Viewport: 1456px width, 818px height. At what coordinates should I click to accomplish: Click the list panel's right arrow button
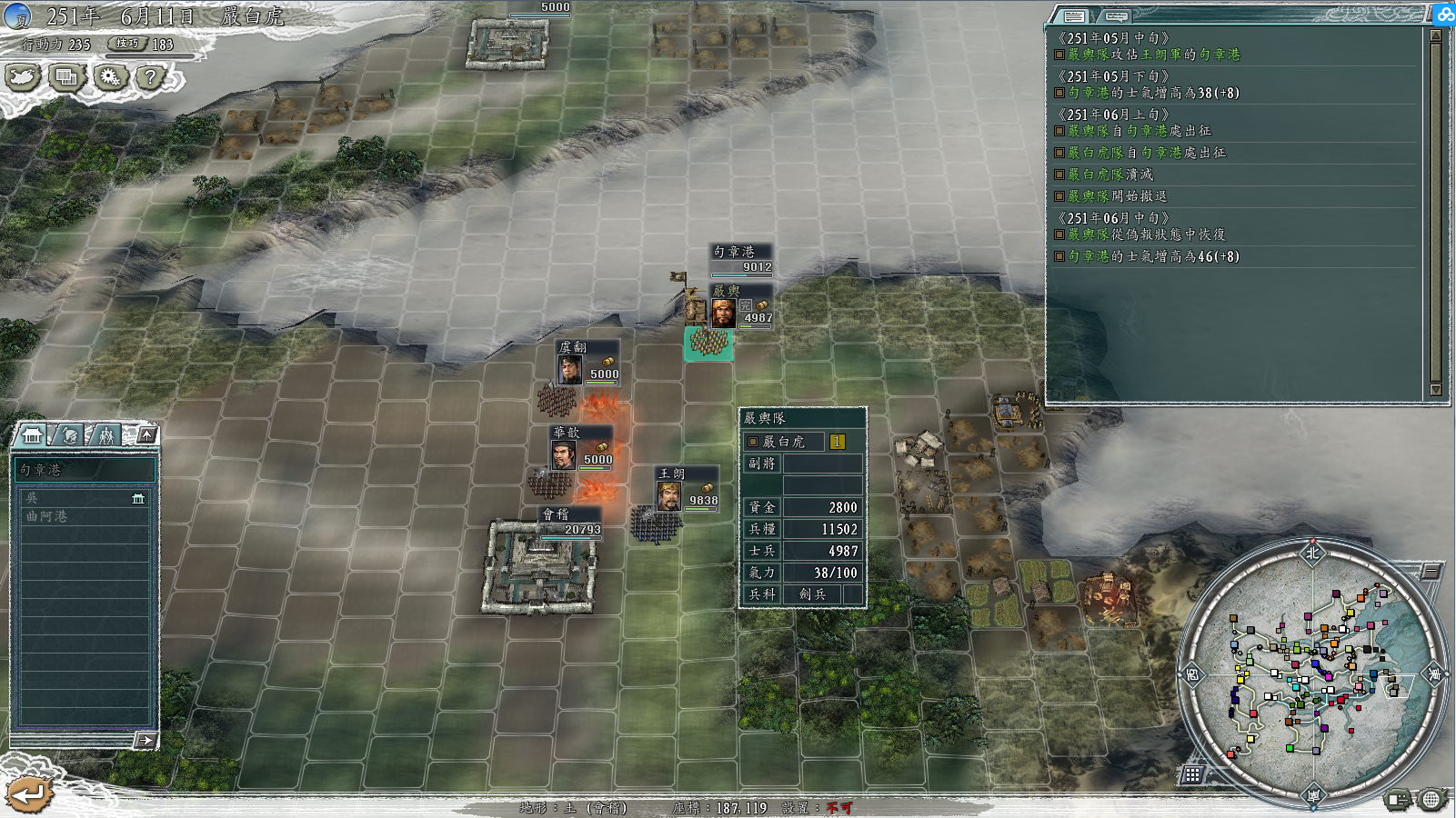point(146,740)
